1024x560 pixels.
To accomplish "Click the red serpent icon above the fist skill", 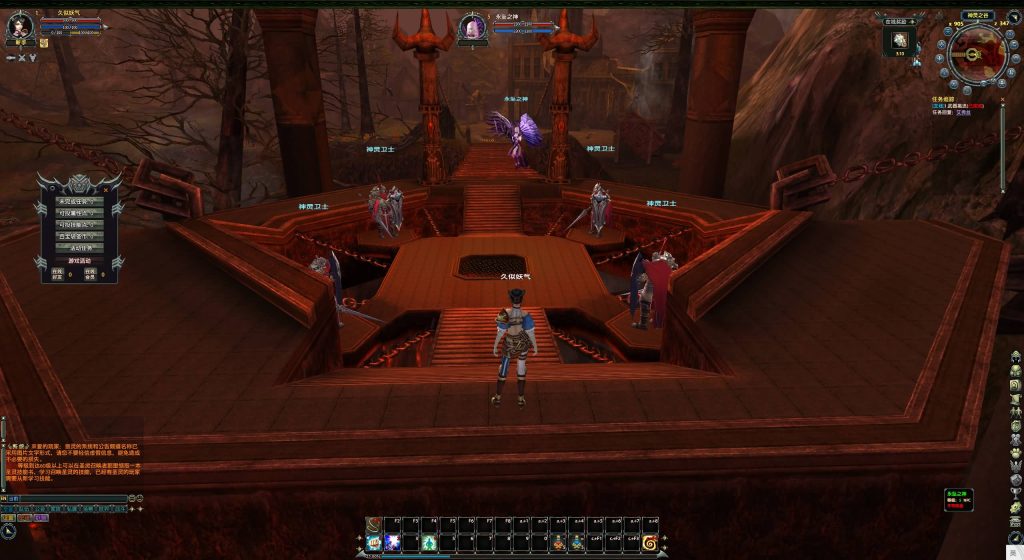I will click(x=373, y=523).
